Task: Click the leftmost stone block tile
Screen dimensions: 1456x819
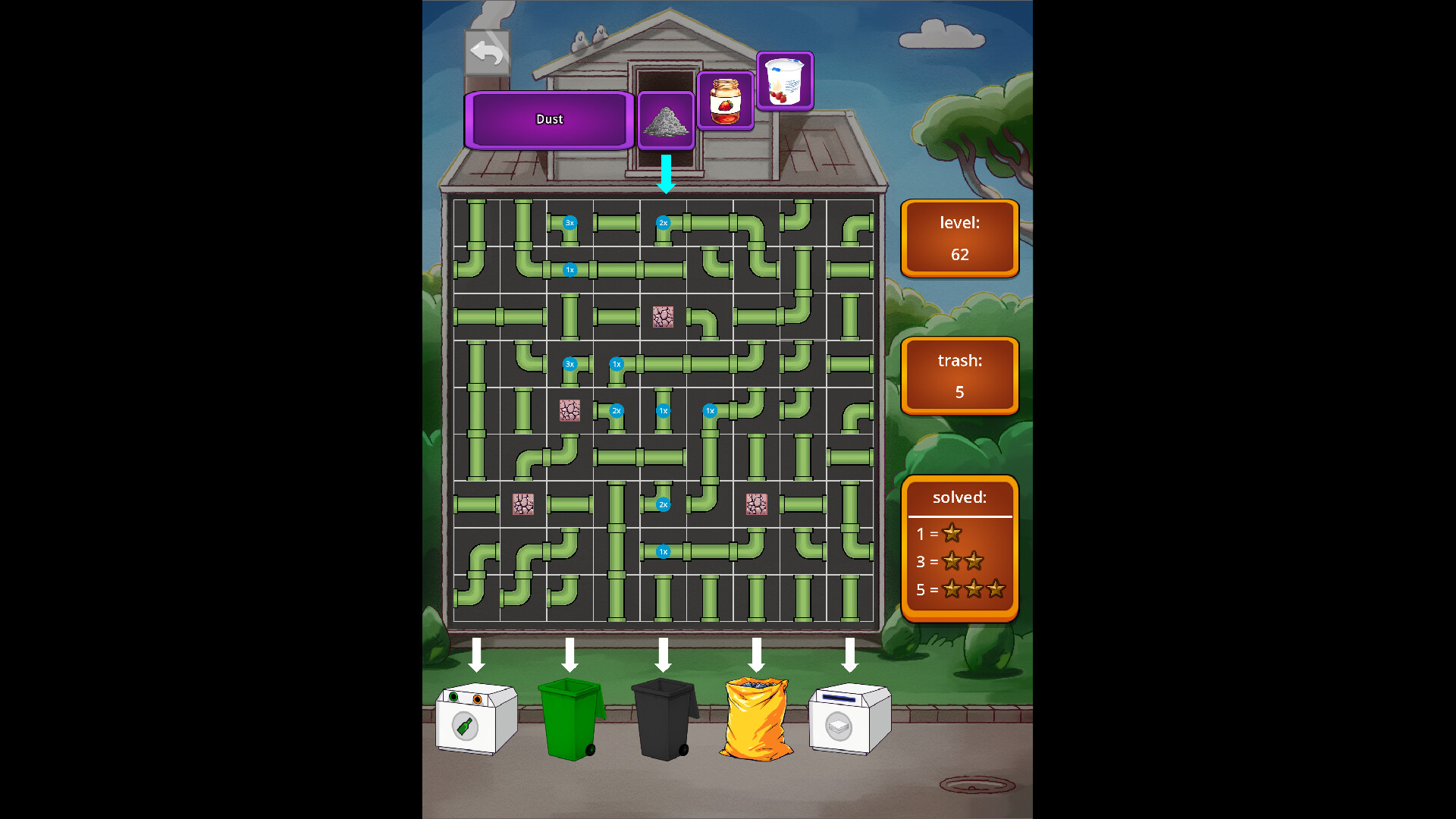Action: pos(526,504)
